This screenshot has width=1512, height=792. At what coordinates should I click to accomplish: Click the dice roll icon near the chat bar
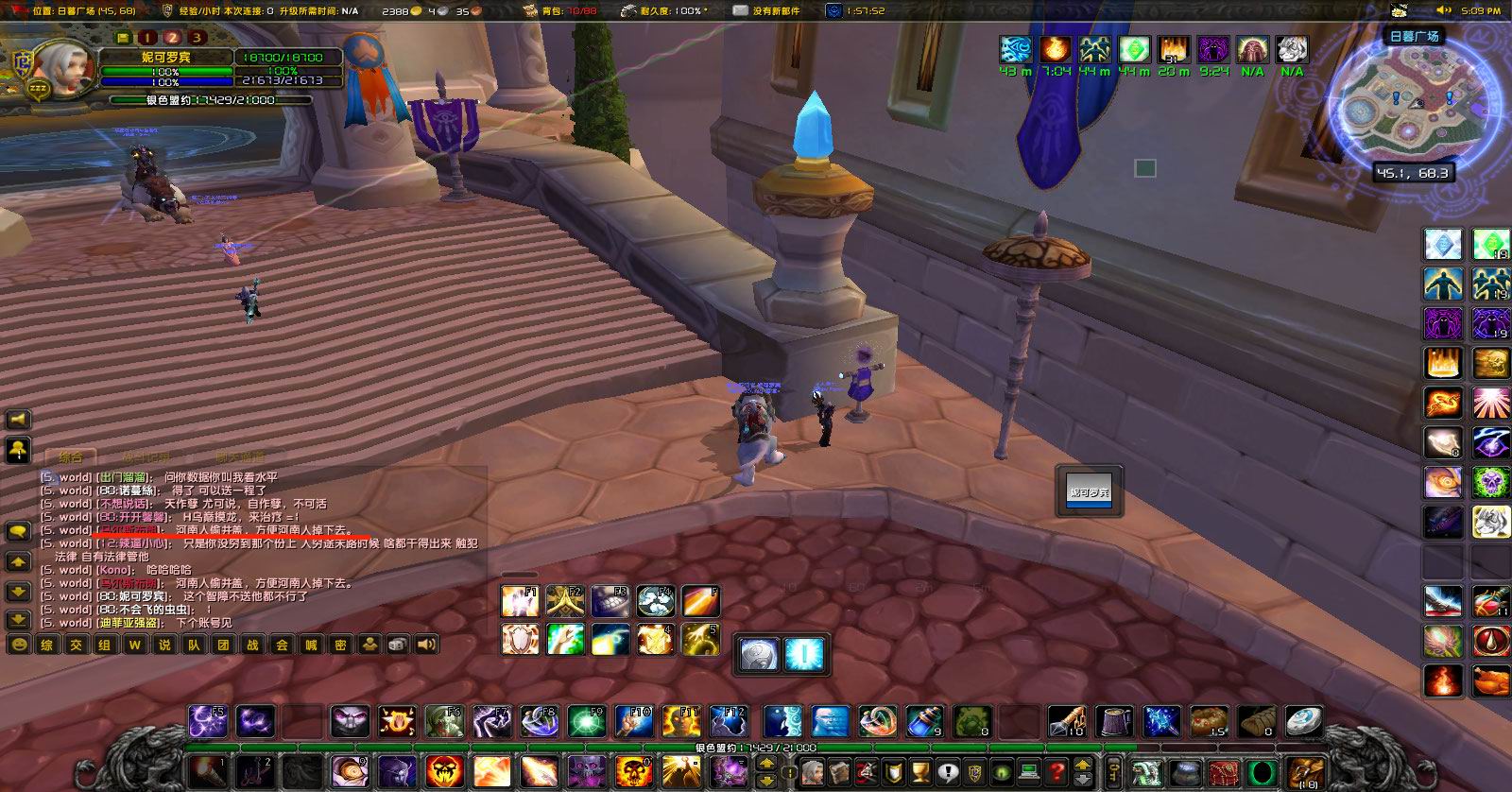[x=395, y=645]
